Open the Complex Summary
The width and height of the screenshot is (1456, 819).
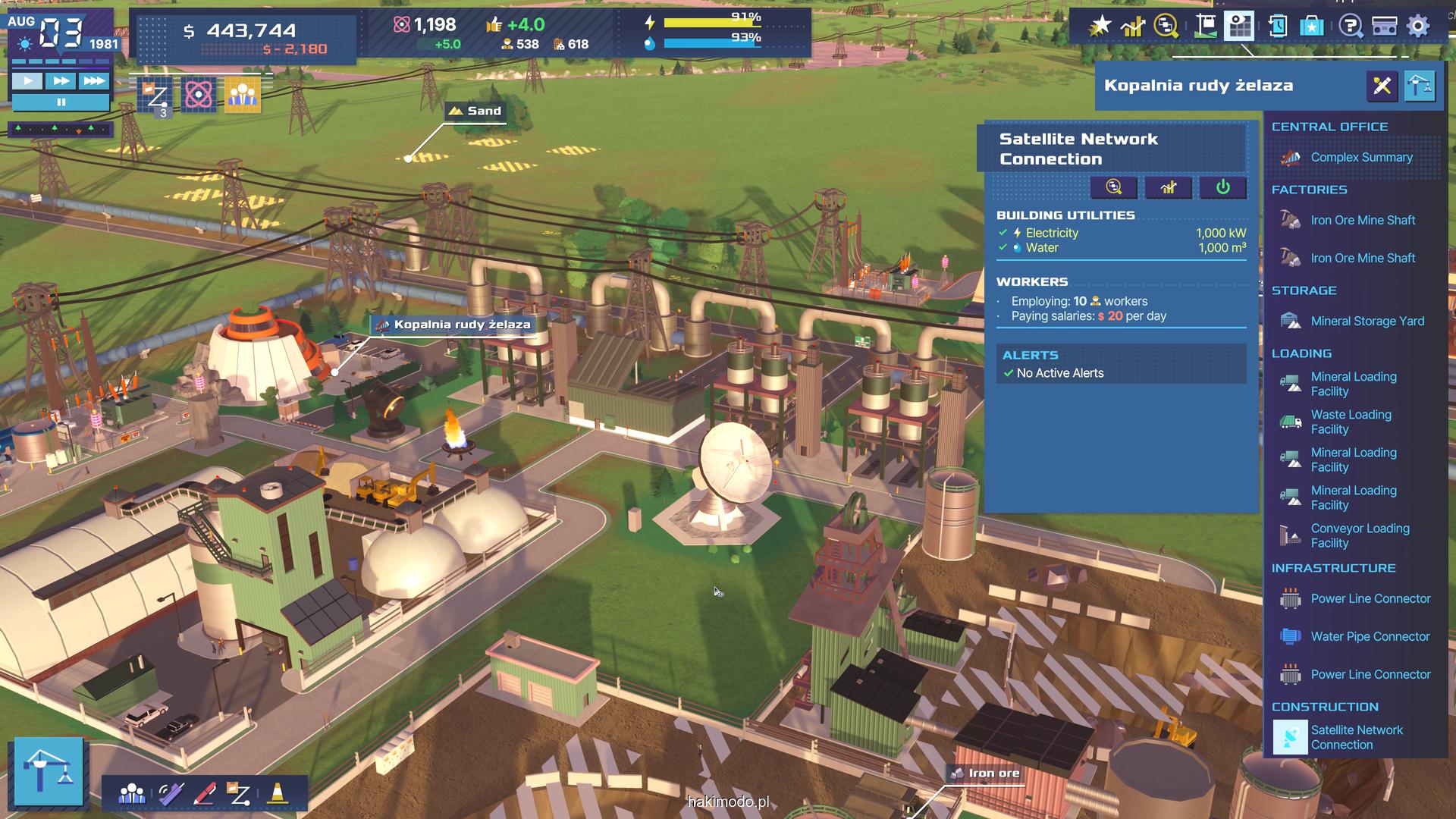[1360, 158]
